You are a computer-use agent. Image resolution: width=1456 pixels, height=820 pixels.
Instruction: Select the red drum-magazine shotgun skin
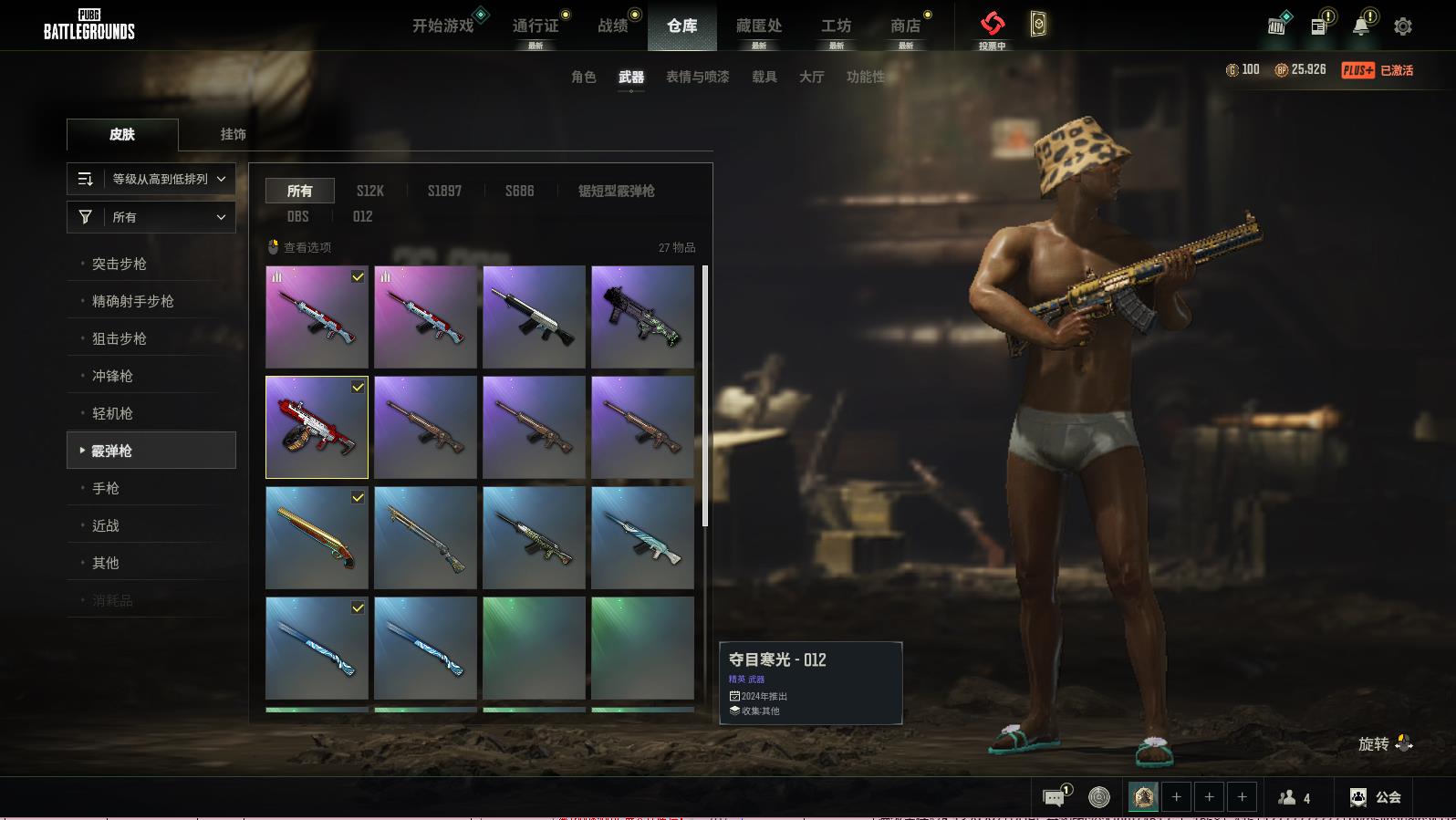[x=317, y=427]
